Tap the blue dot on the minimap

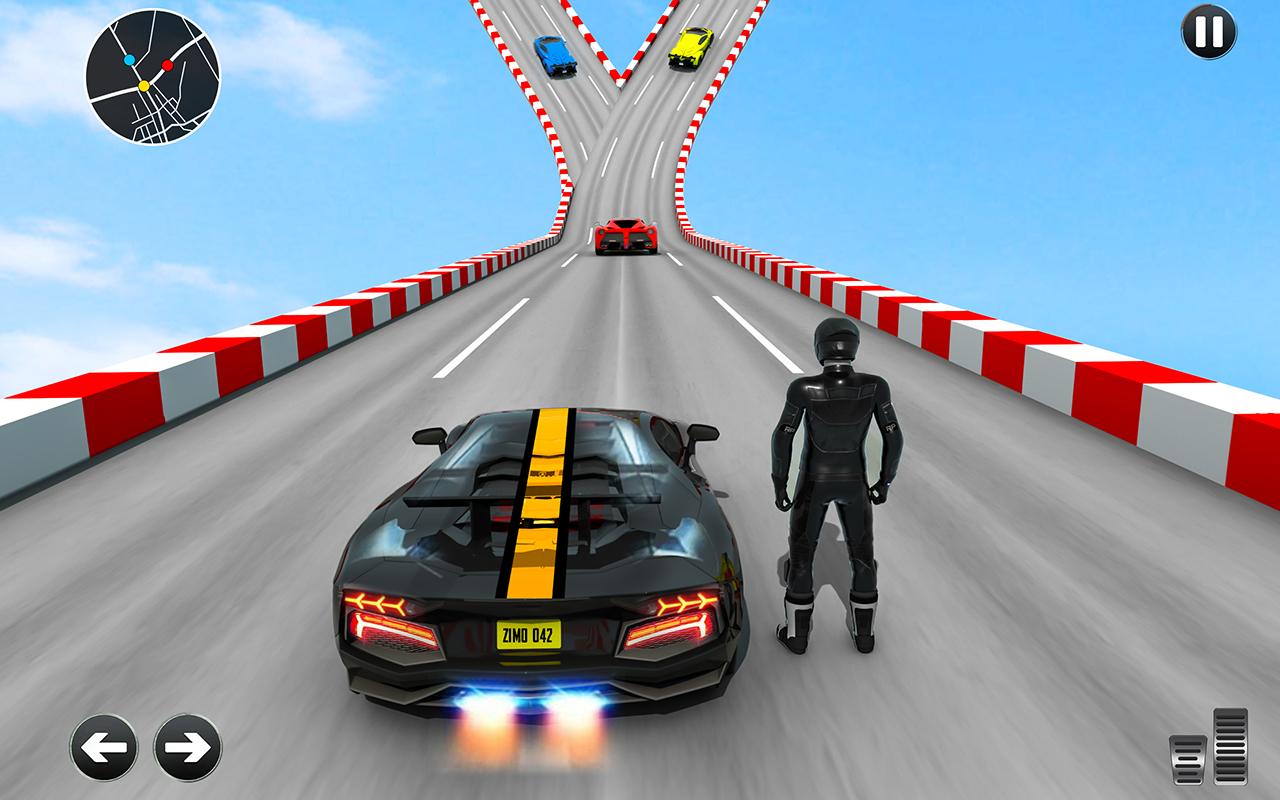coord(129,60)
